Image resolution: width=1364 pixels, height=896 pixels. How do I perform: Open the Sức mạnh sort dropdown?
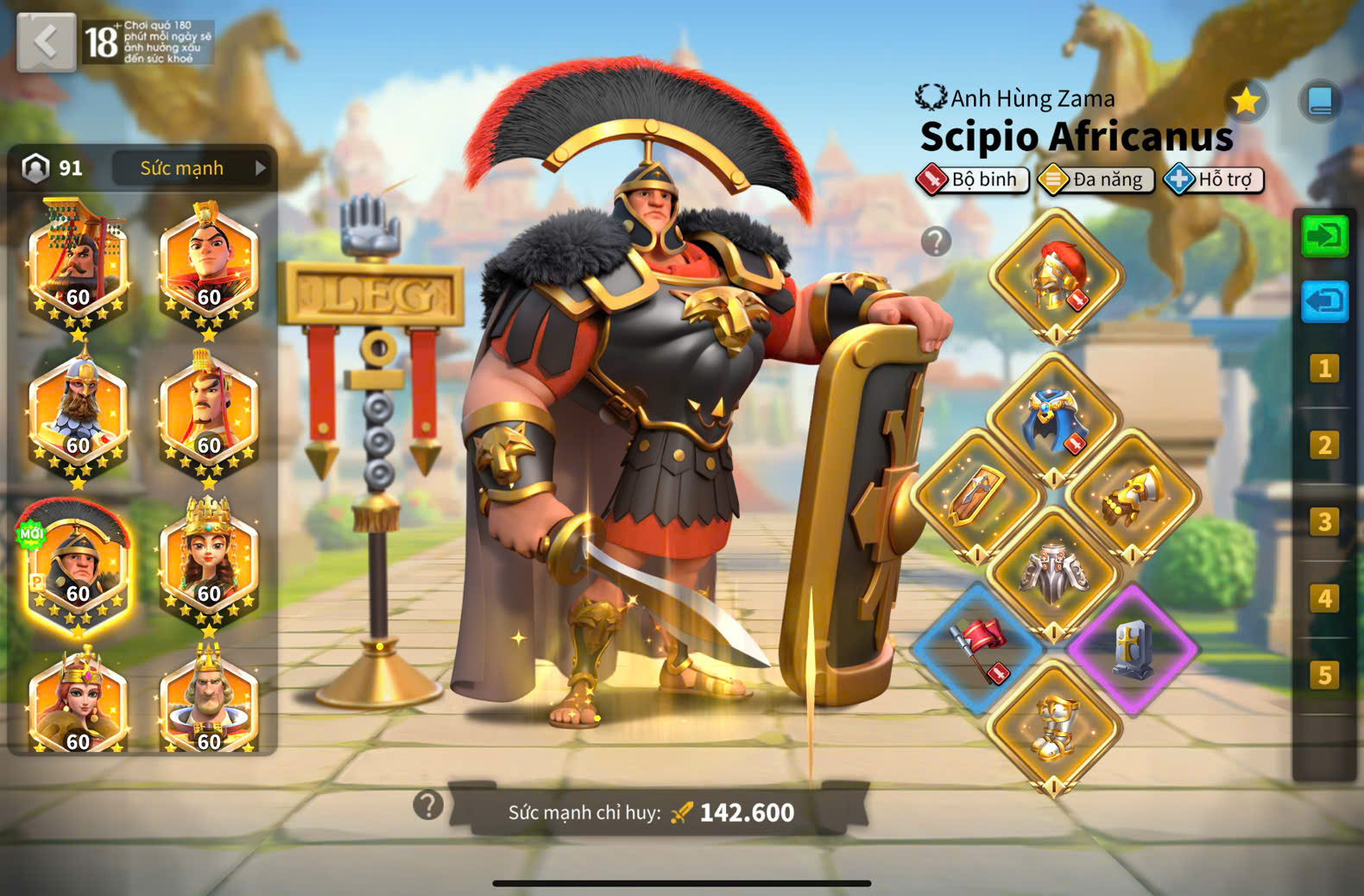coord(191,168)
